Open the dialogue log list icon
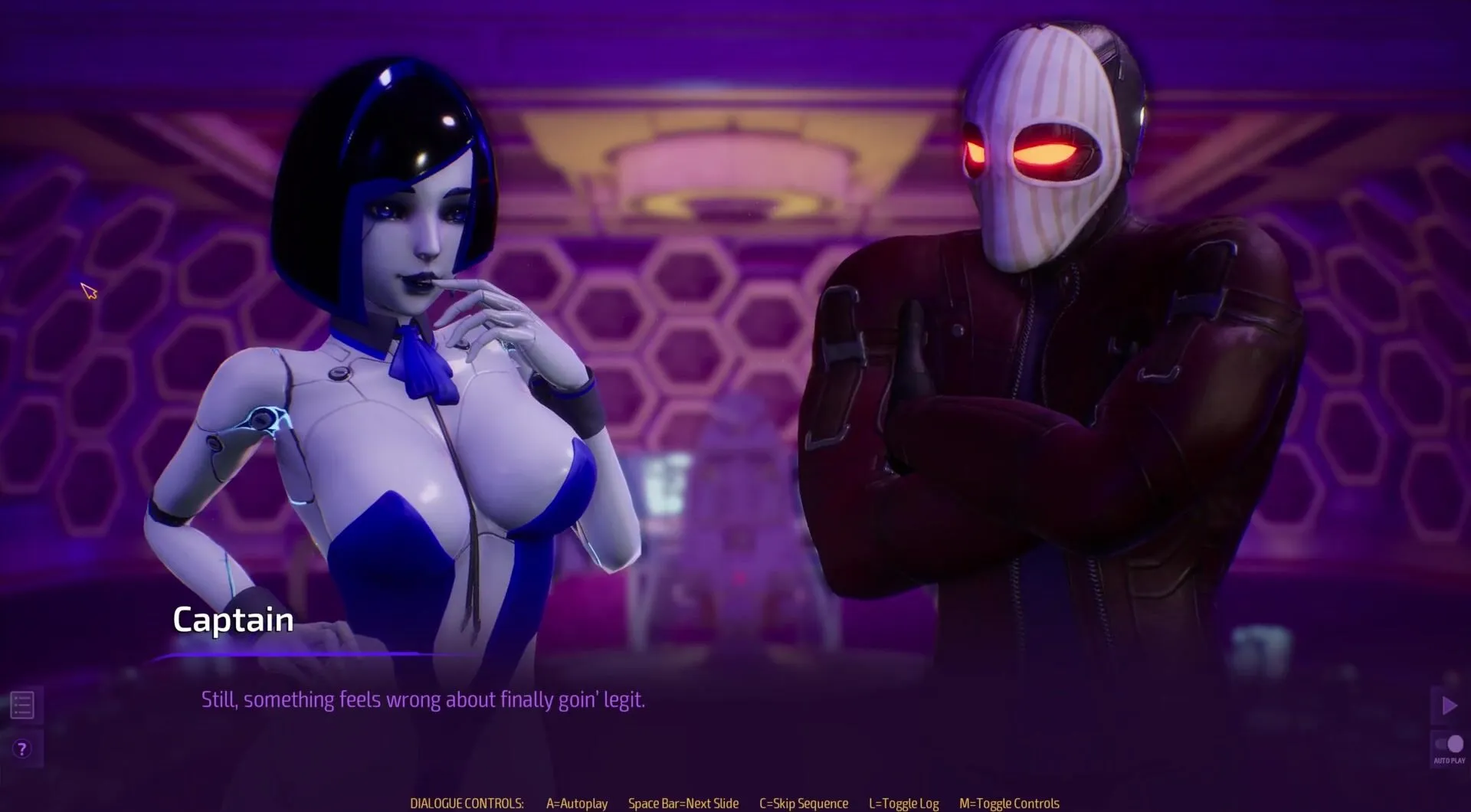The width and height of the screenshot is (1471, 812). [x=22, y=705]
